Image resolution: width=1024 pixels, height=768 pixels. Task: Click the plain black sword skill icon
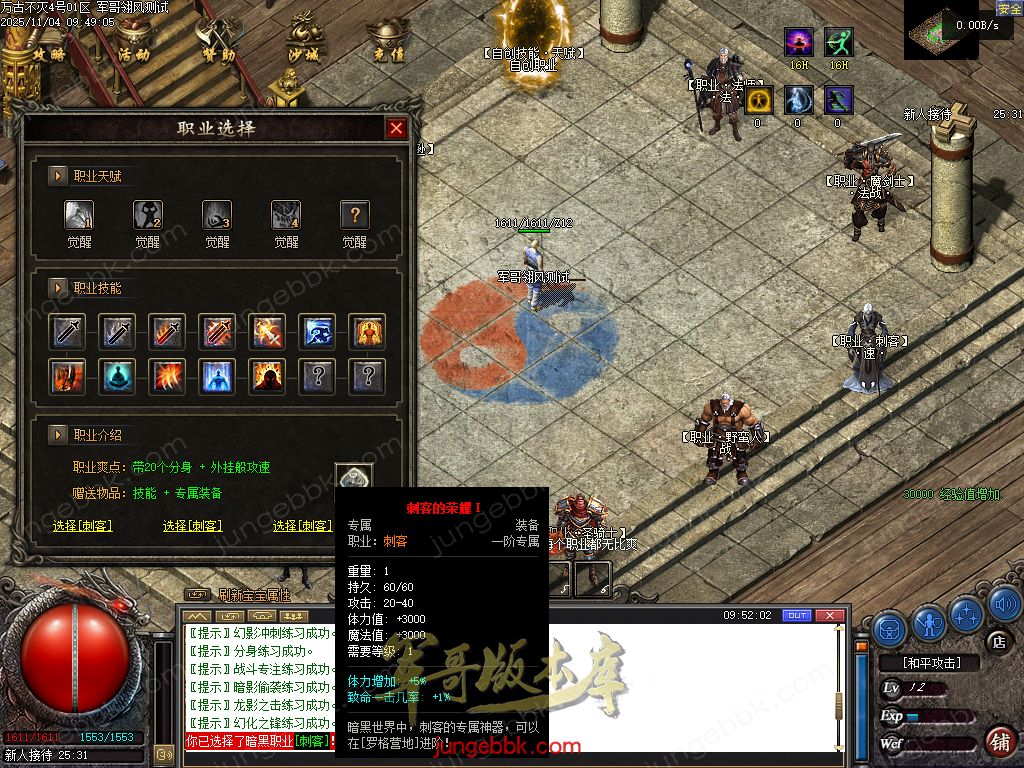68,332
